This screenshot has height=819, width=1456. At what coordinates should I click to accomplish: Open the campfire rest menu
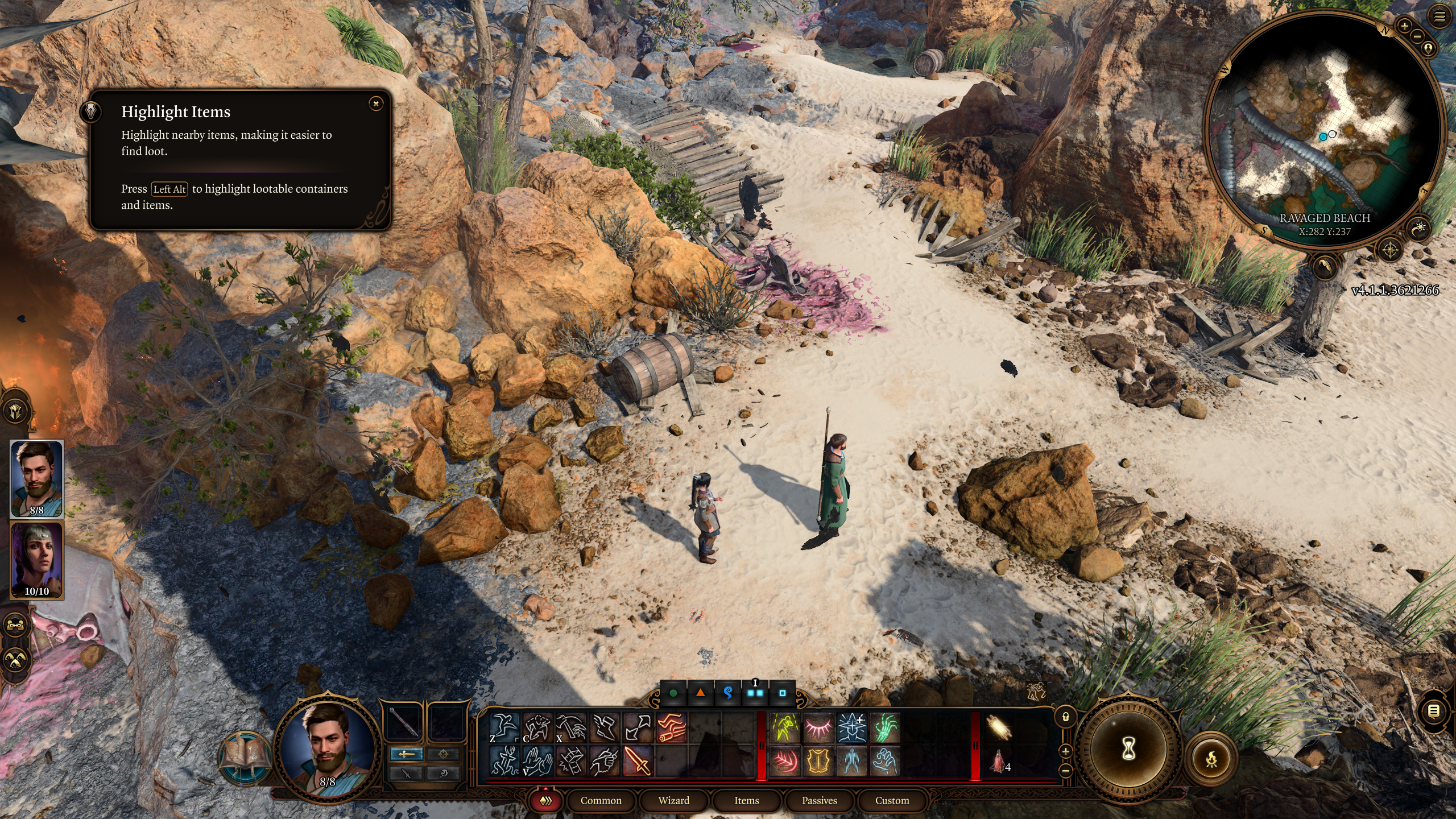tap(1211, 759)
